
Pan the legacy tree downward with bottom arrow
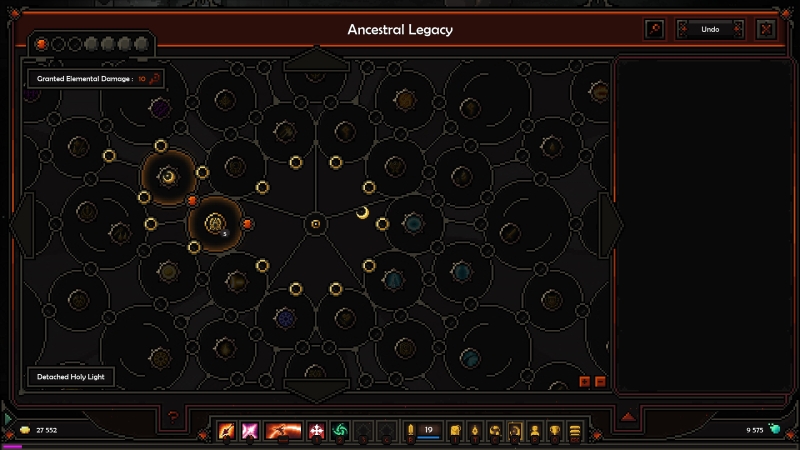pos(315,388)
